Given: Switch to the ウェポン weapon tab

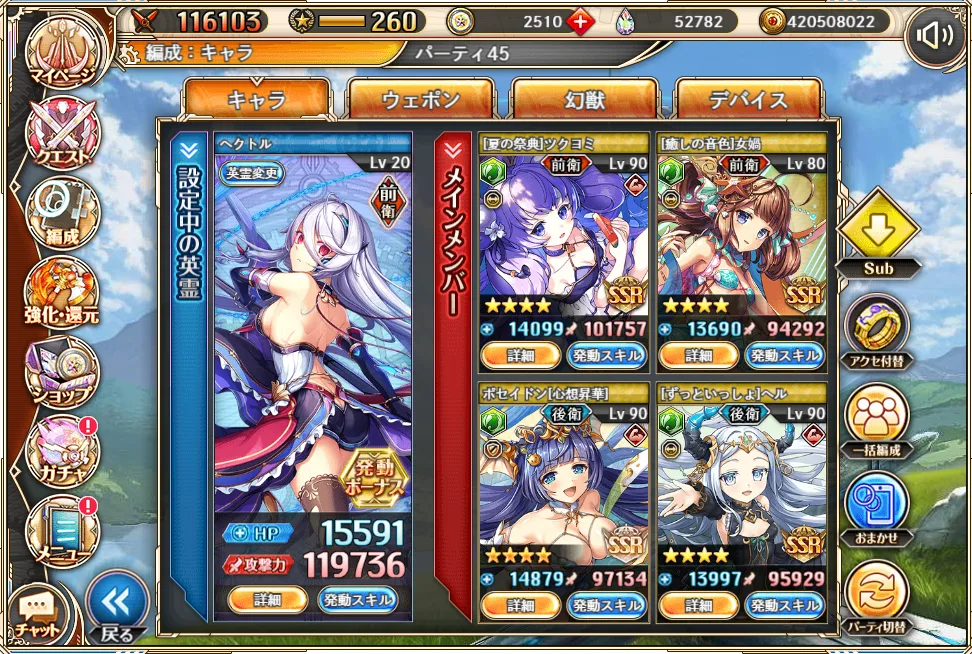Looking at the screenshot, I should (x=421, y=100).
